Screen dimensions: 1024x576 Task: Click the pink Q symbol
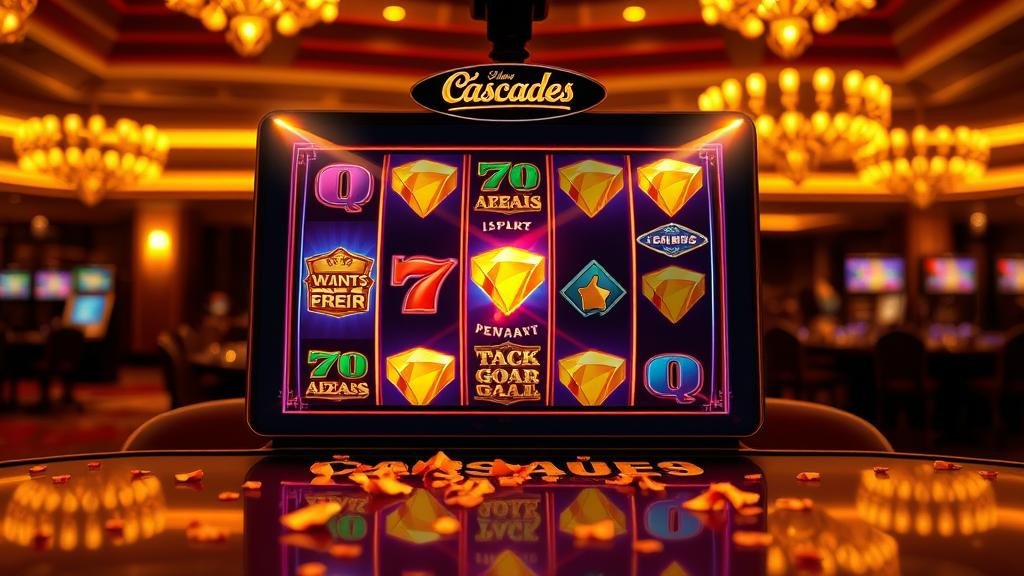tap(343, 187)
